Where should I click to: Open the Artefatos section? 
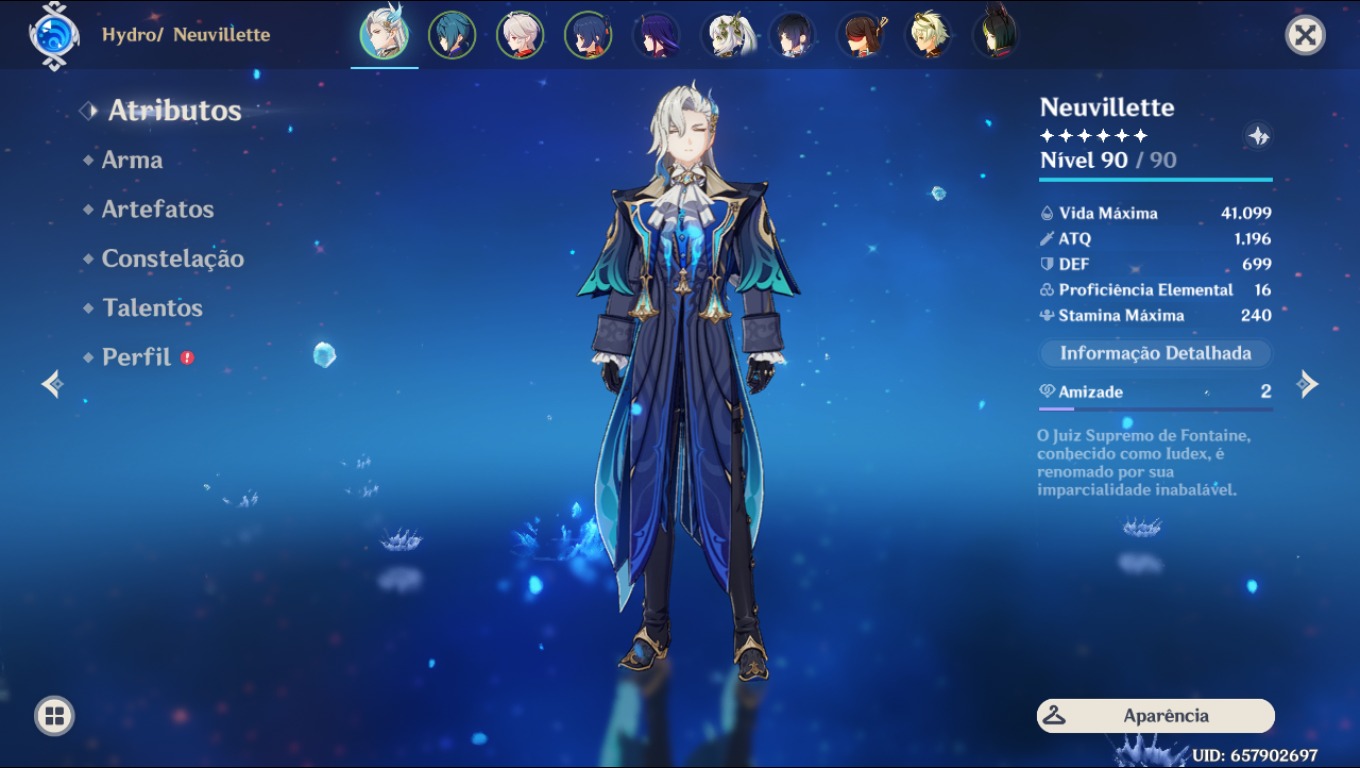pyautogui.click(x=157, y=209)
